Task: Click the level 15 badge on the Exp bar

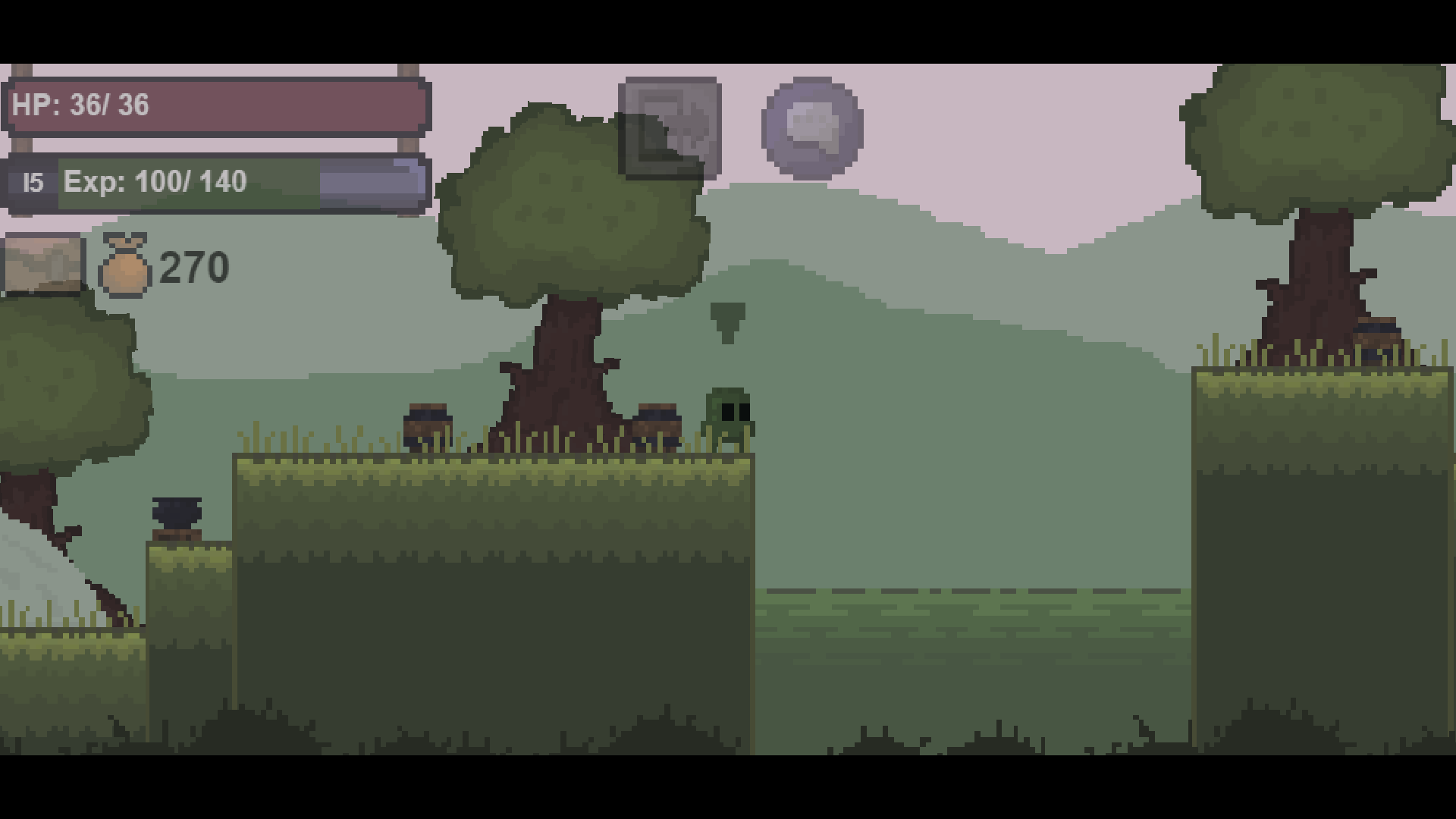Action: pos(32,181)
